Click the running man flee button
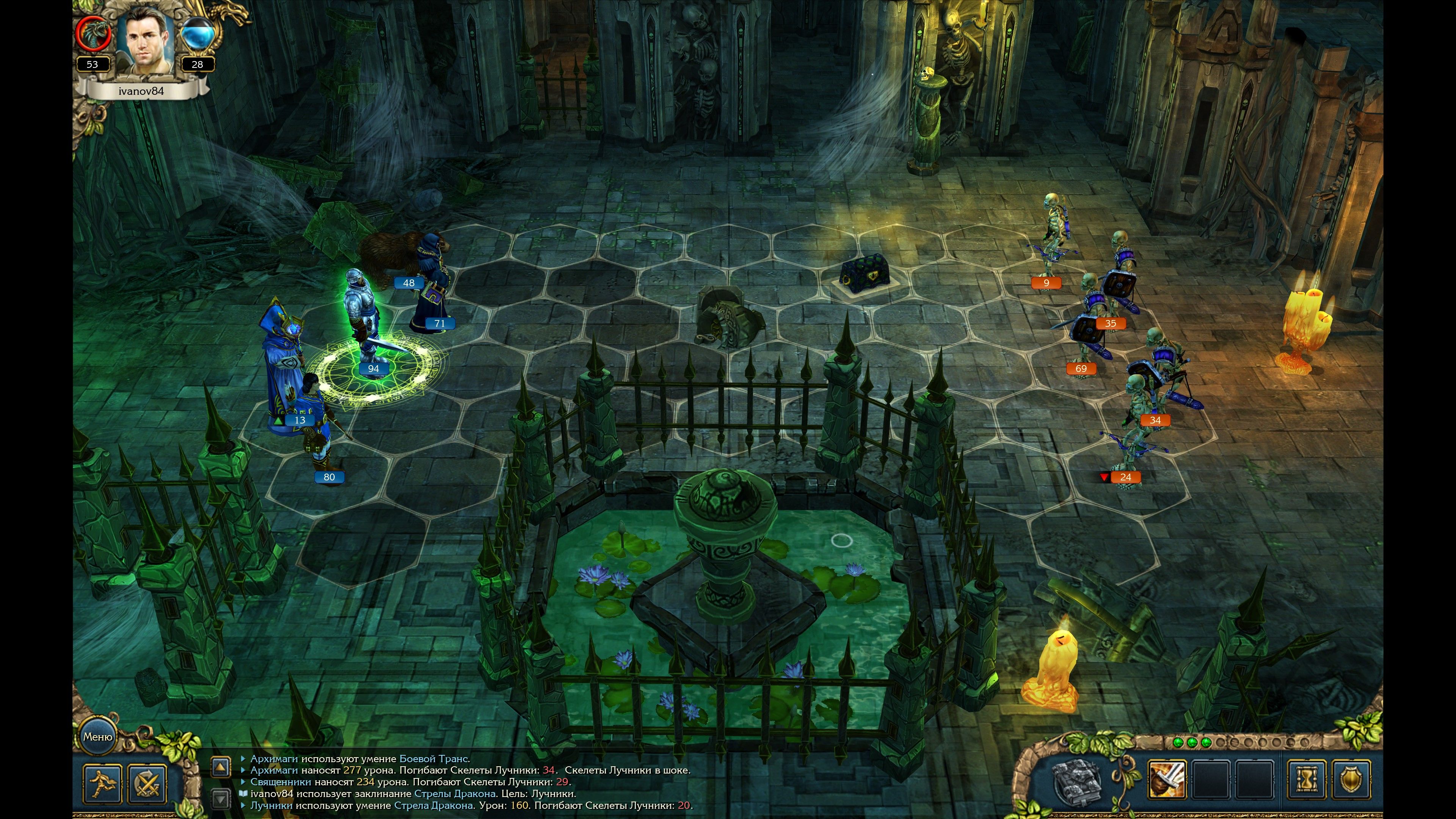The image size is (1456, 819). pos(102,783)
